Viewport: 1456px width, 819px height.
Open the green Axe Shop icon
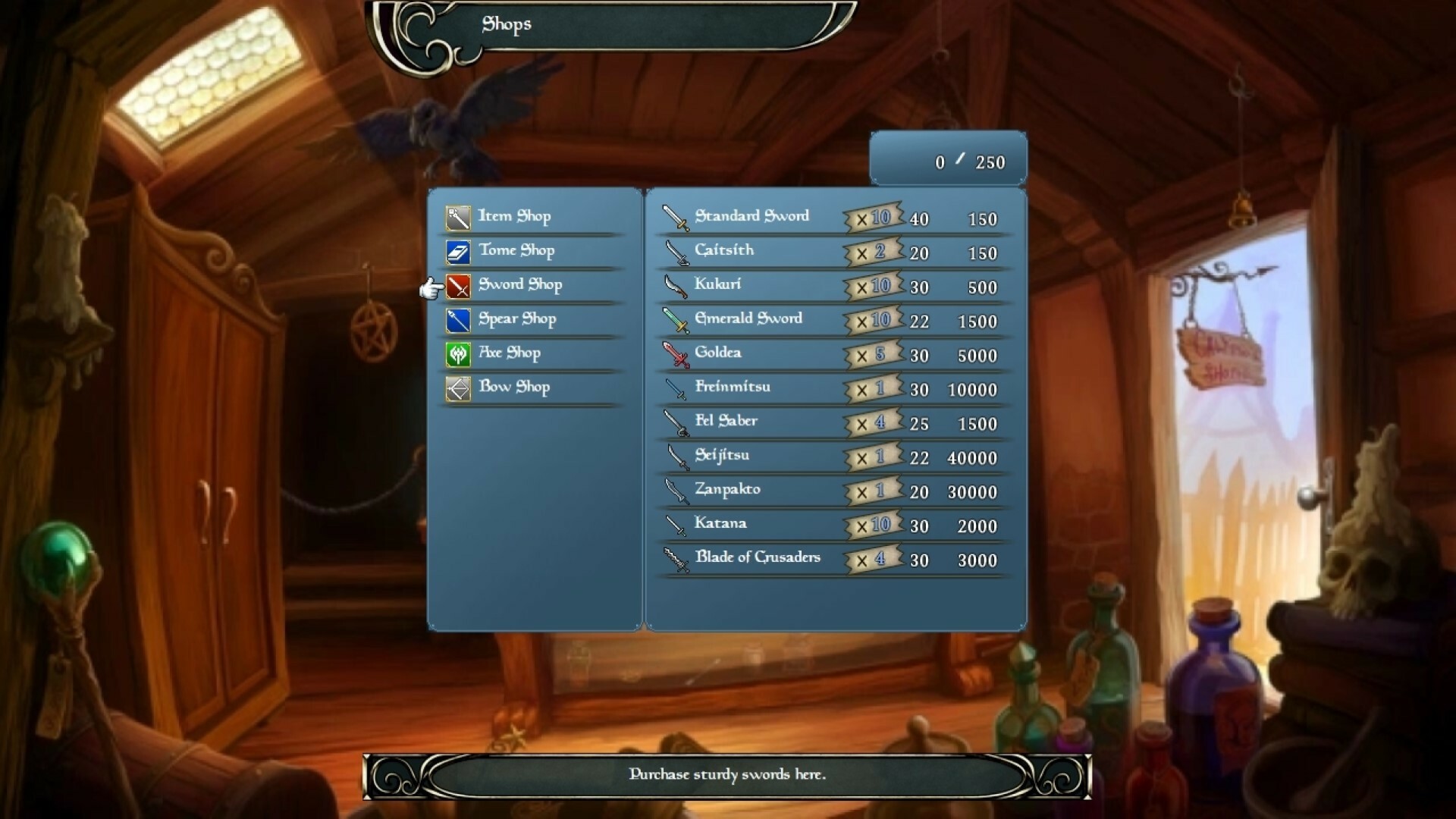(458, 353)
